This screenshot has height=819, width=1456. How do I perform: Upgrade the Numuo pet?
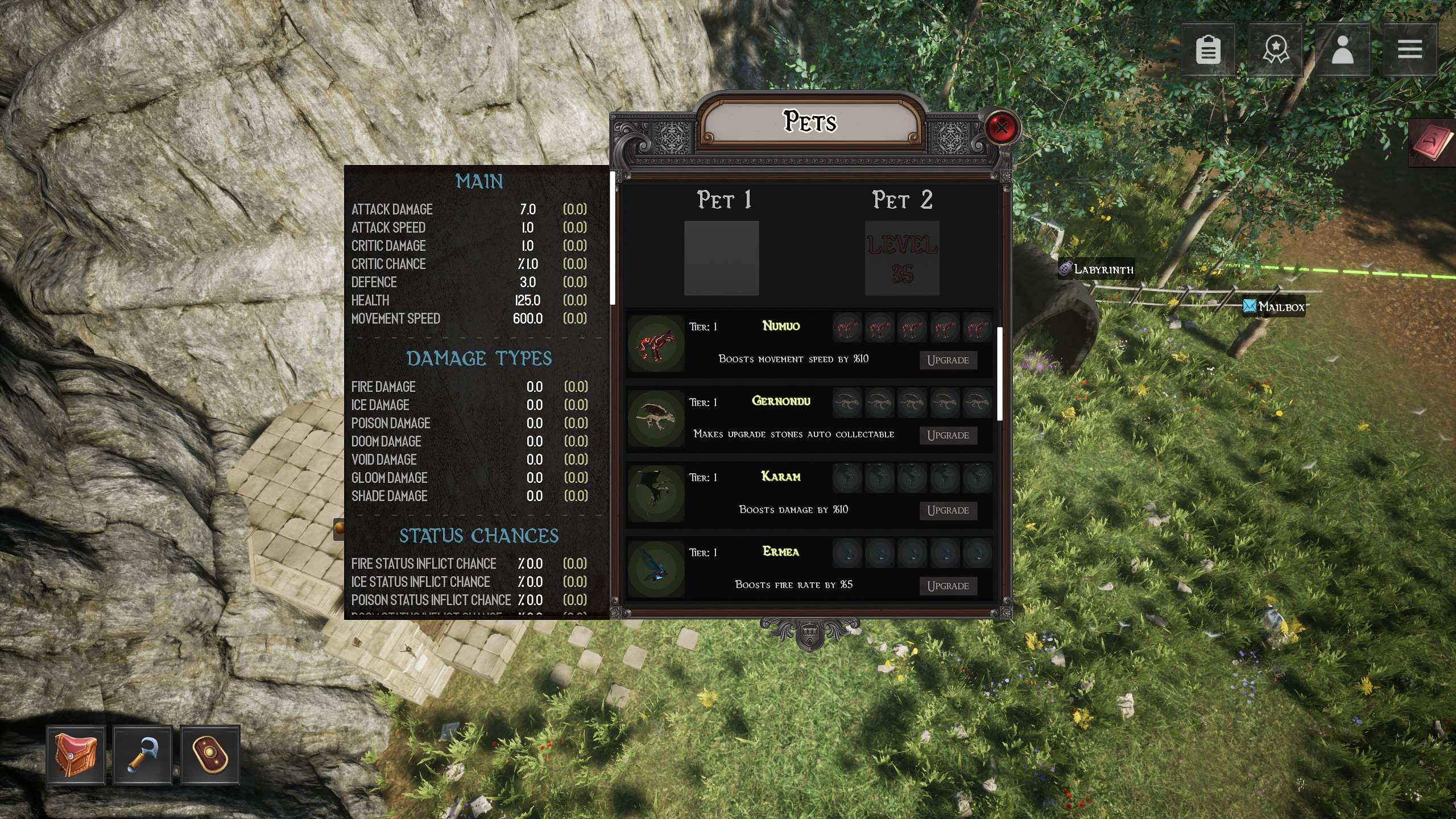949,360
